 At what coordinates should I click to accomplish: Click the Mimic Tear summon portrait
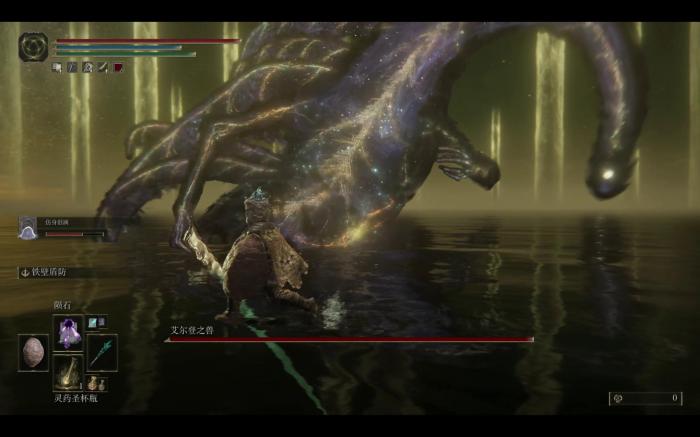tap(28, 228)
